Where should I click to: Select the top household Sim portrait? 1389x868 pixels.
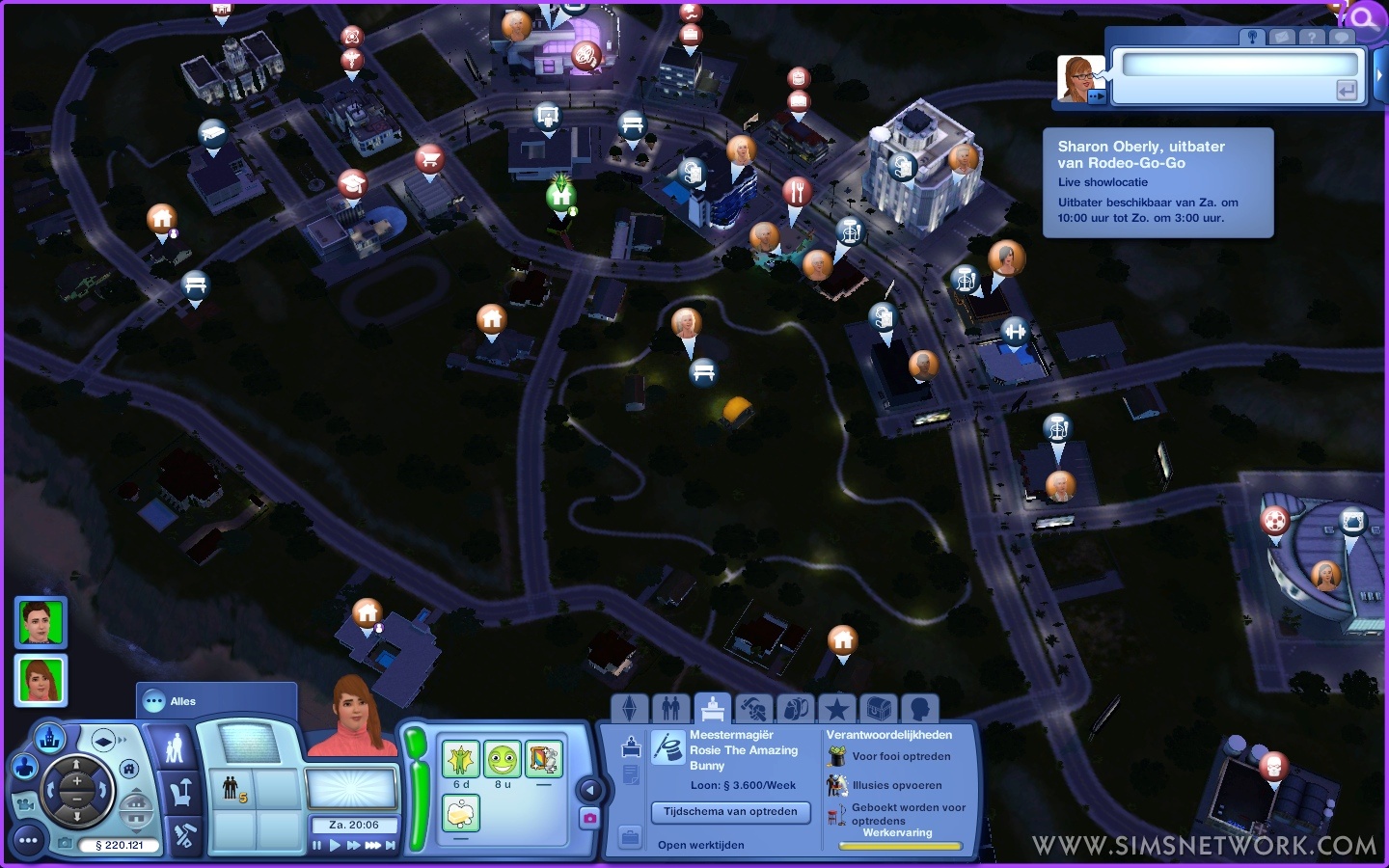tap(41, 622)
